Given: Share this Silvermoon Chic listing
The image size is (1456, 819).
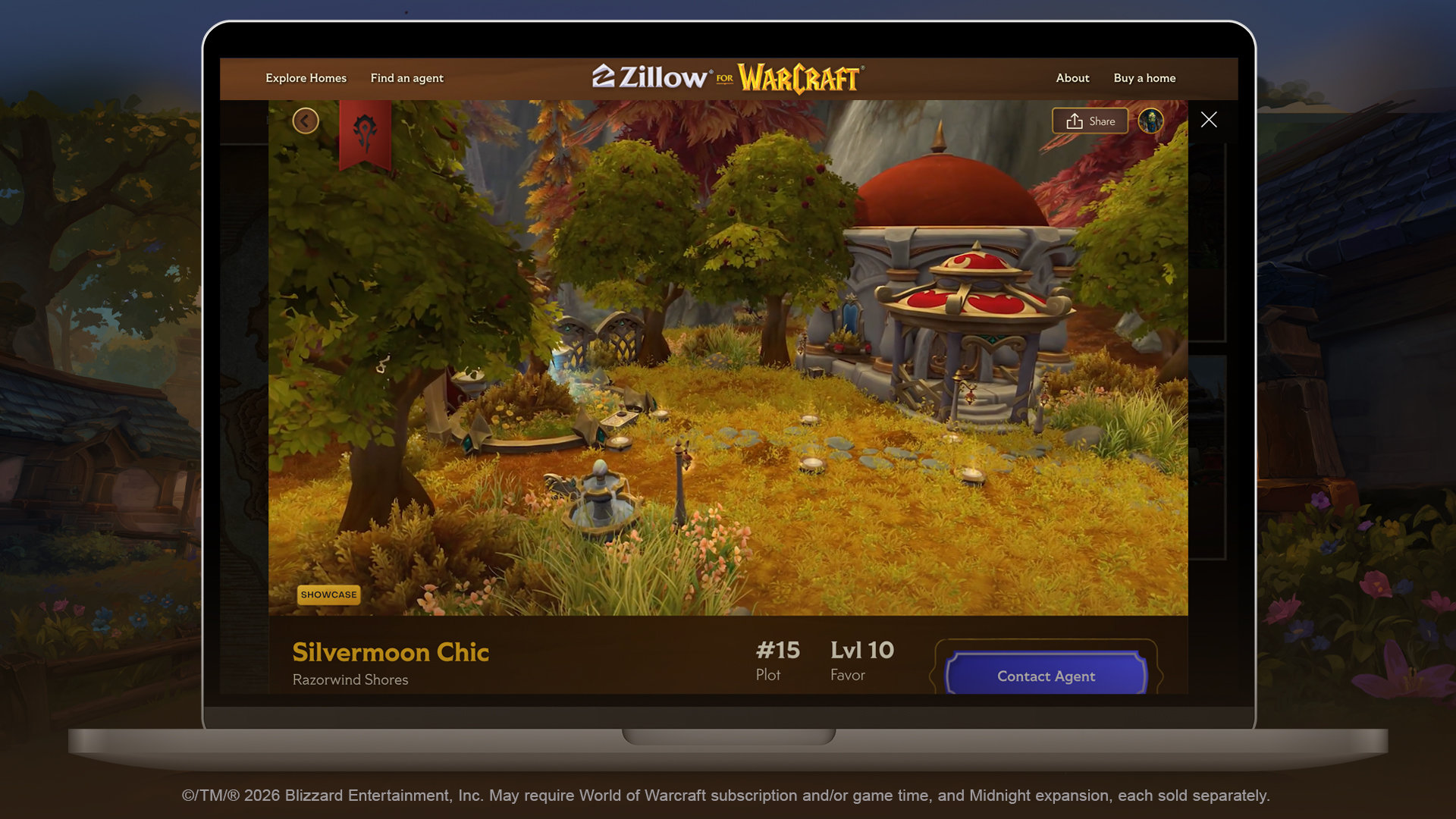Looking at the screenshot, I should (x=1090, y=121).
